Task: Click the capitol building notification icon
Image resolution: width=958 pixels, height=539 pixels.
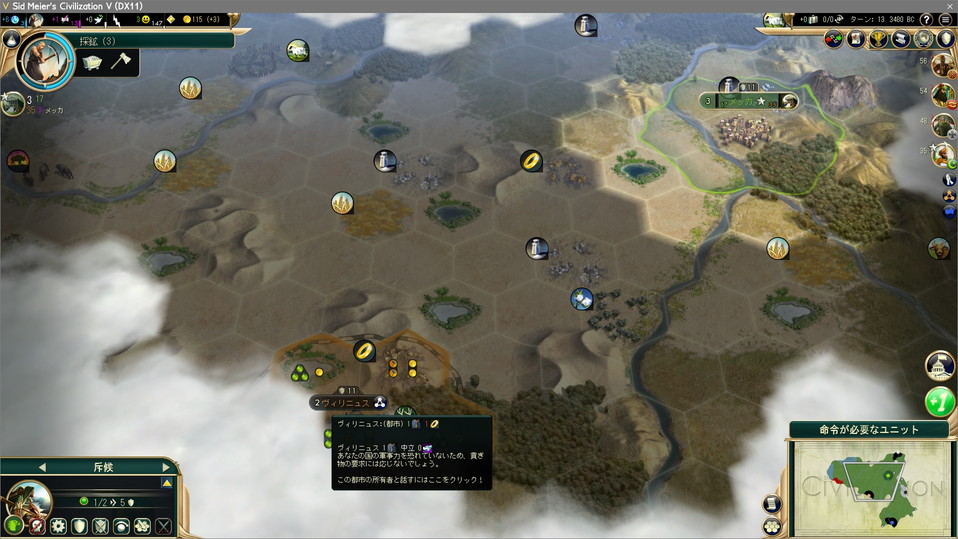Action: [940, 364]
